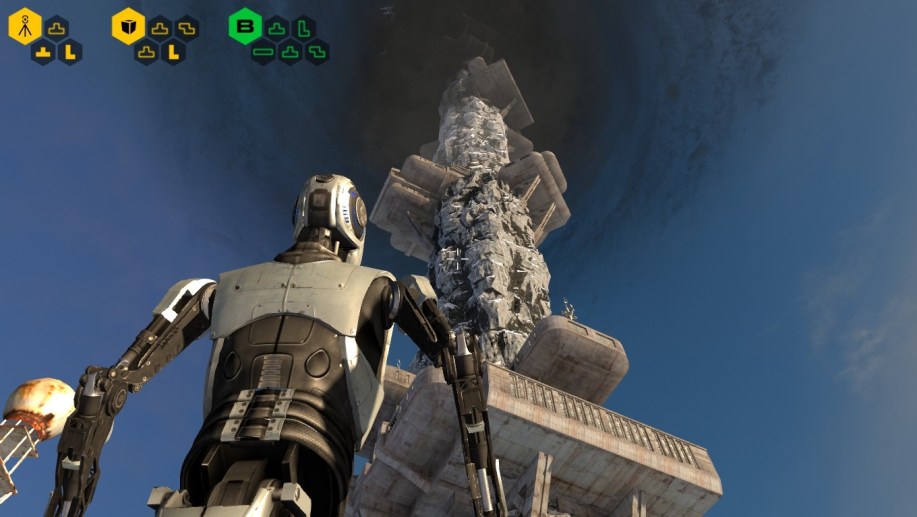917x517 pixels.
Task: Select the solid L sigil in the cube group
Action: [x=173, y=52]
